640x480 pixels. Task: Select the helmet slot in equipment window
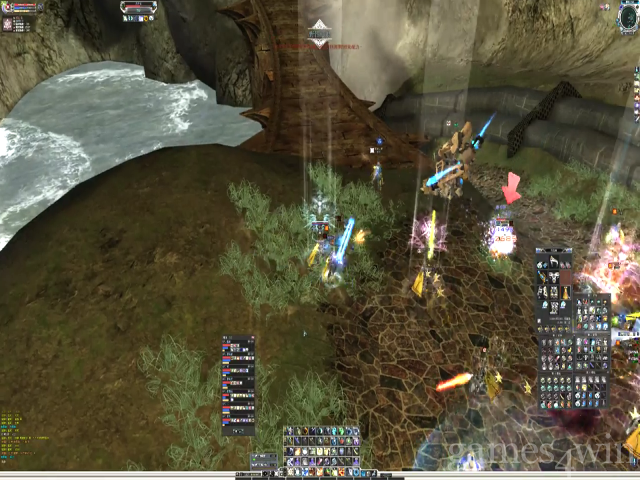pos(555,263)
